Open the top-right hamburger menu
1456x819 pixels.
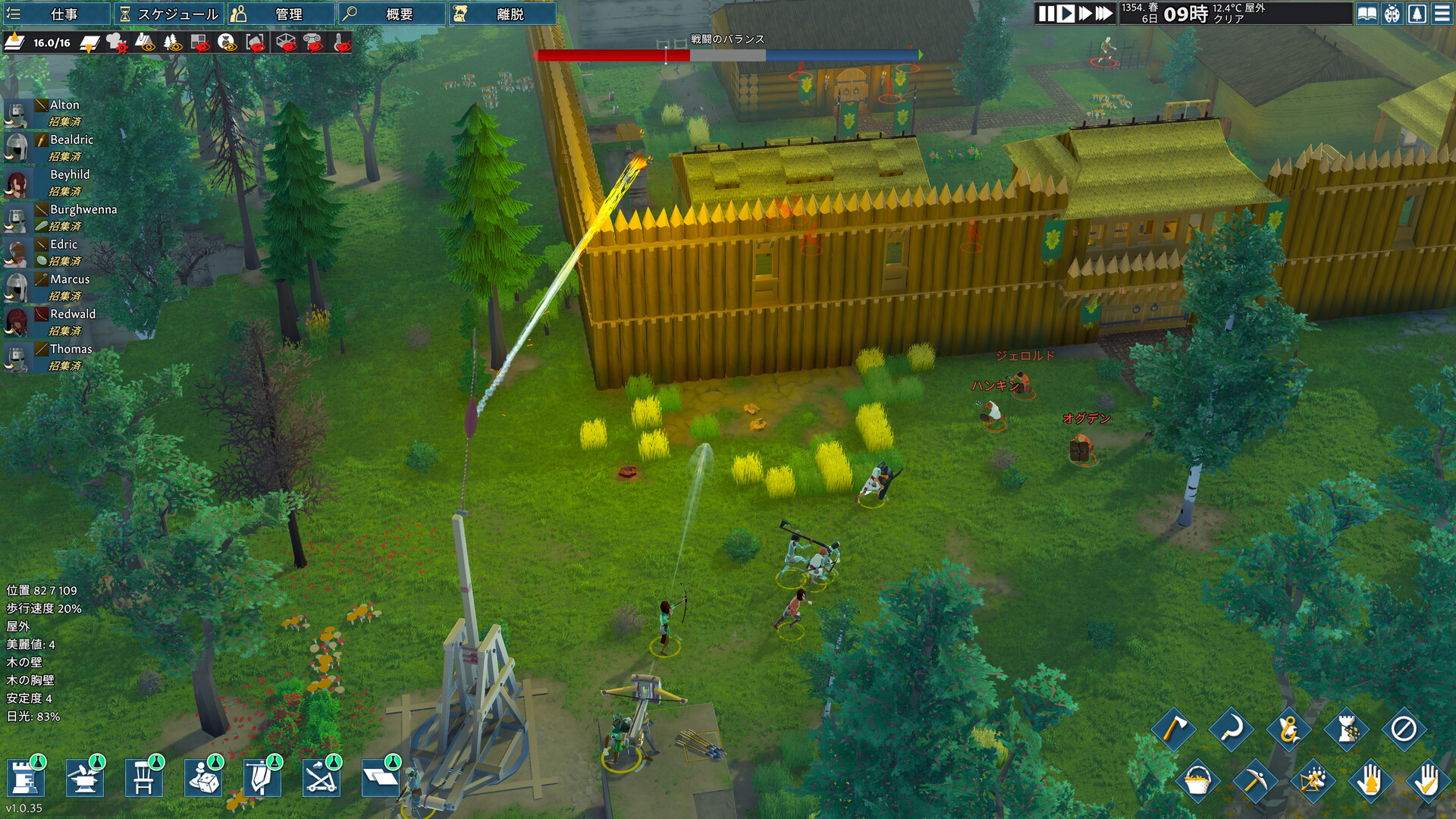tap(1444, 14)
